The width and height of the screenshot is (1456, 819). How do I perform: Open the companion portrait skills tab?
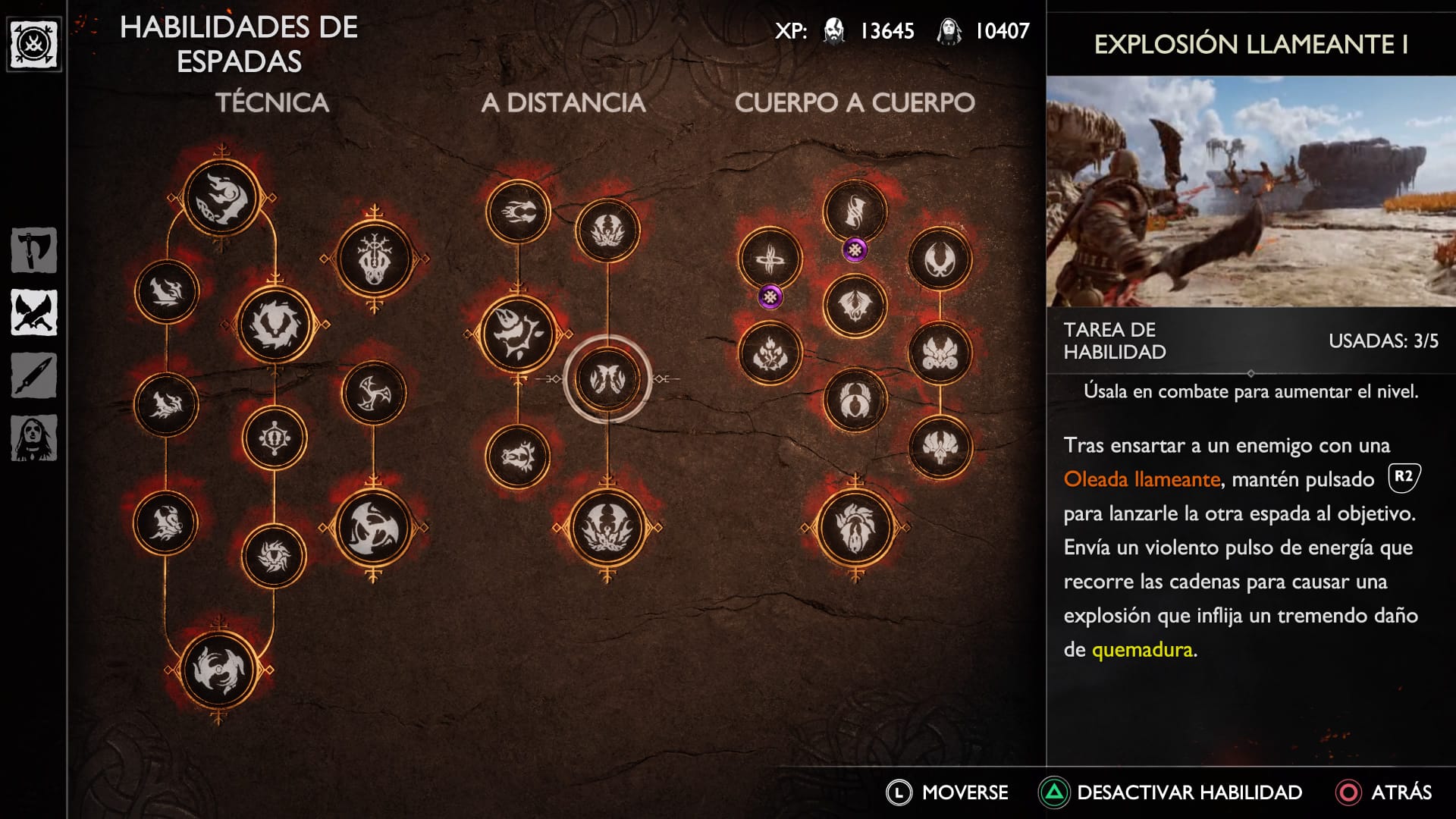coord(34,438)
